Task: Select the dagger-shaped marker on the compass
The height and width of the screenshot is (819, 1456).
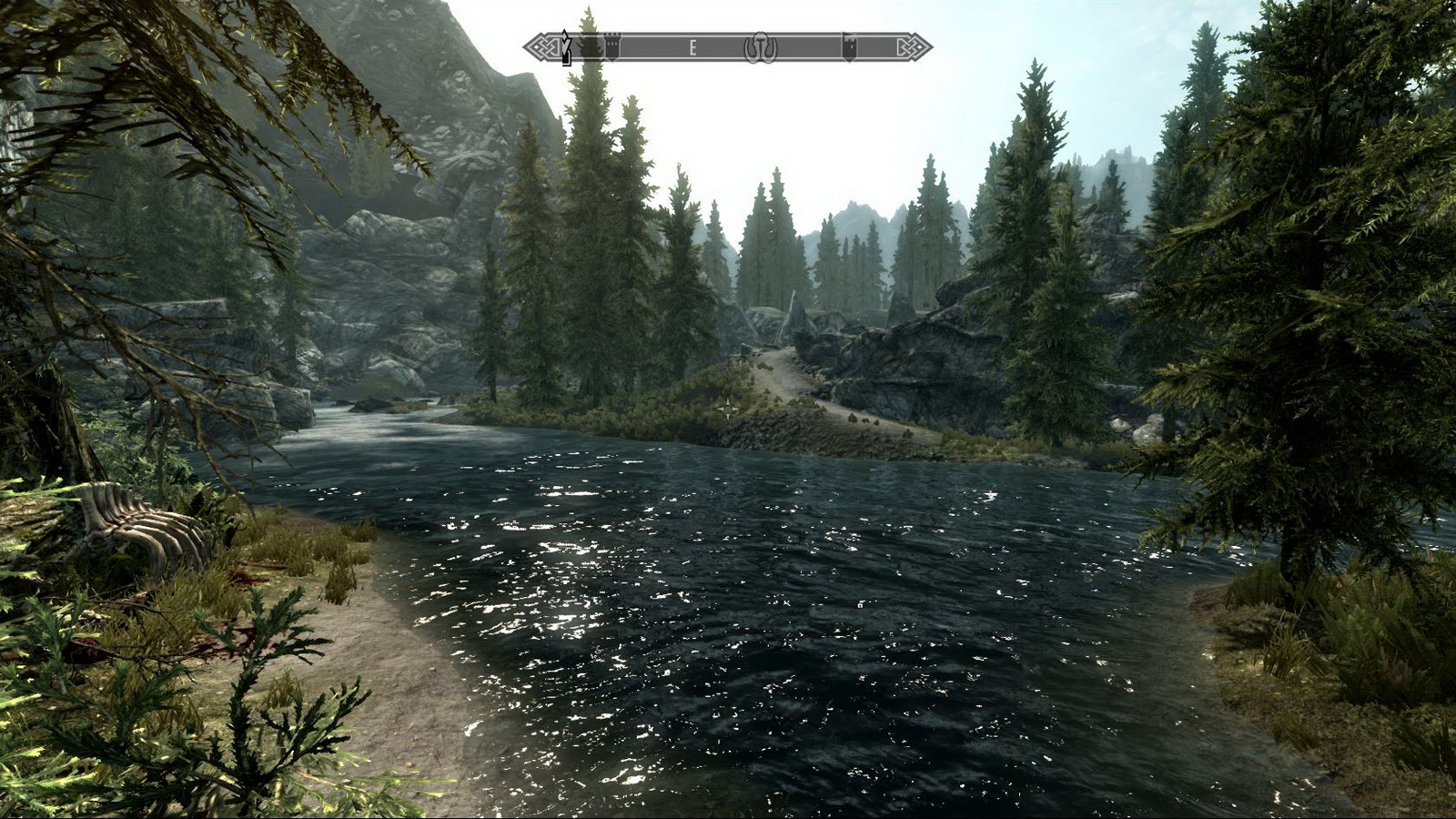Action: pos(566,45)
